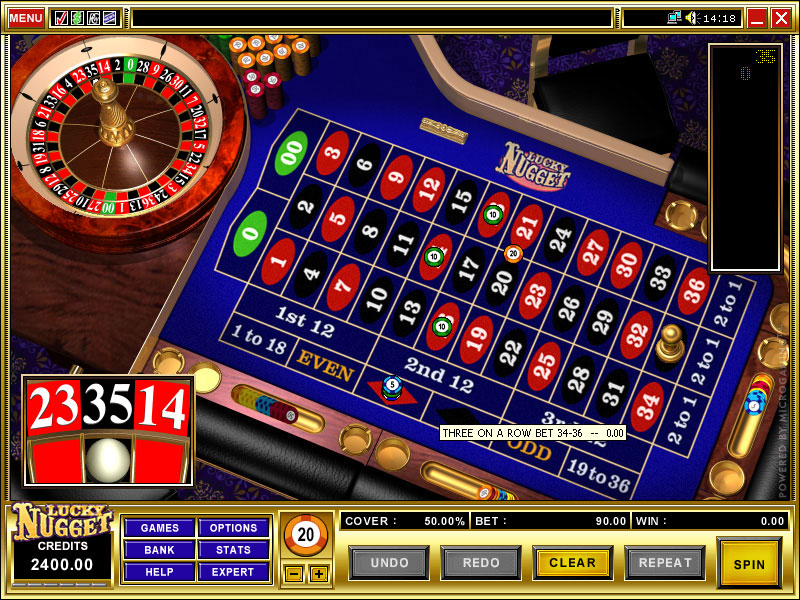Place a bet on EVEN
800x600 pixels.
coord(325,370)
